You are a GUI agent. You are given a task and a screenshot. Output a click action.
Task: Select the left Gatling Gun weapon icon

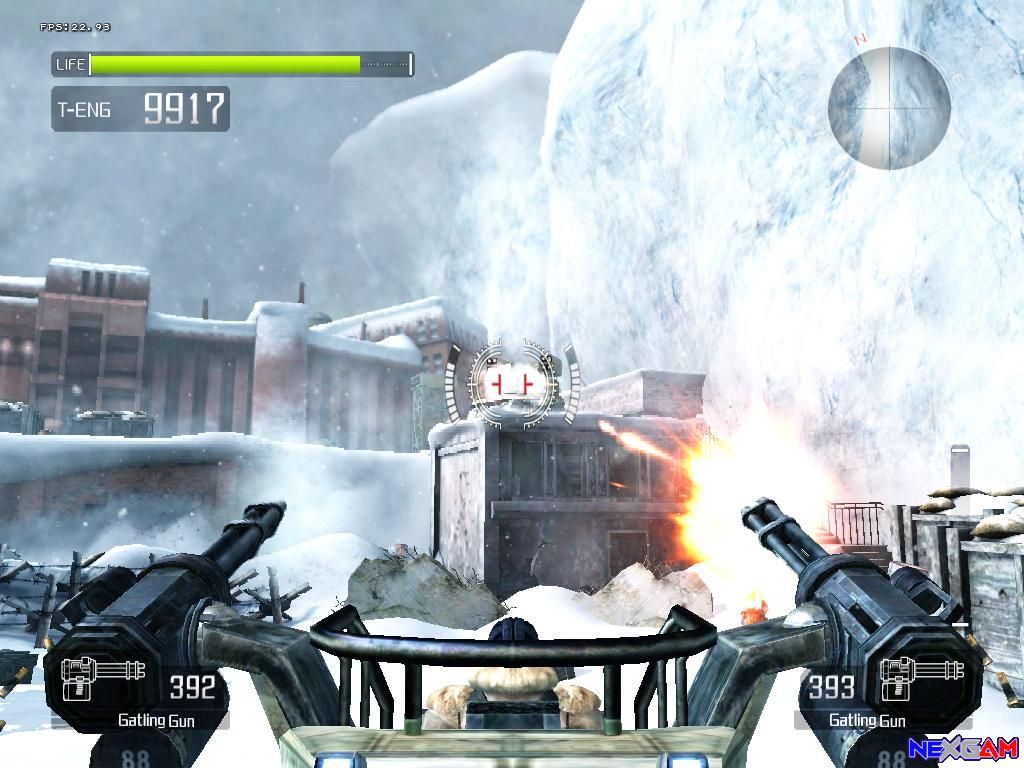click(x=103, y=679)
